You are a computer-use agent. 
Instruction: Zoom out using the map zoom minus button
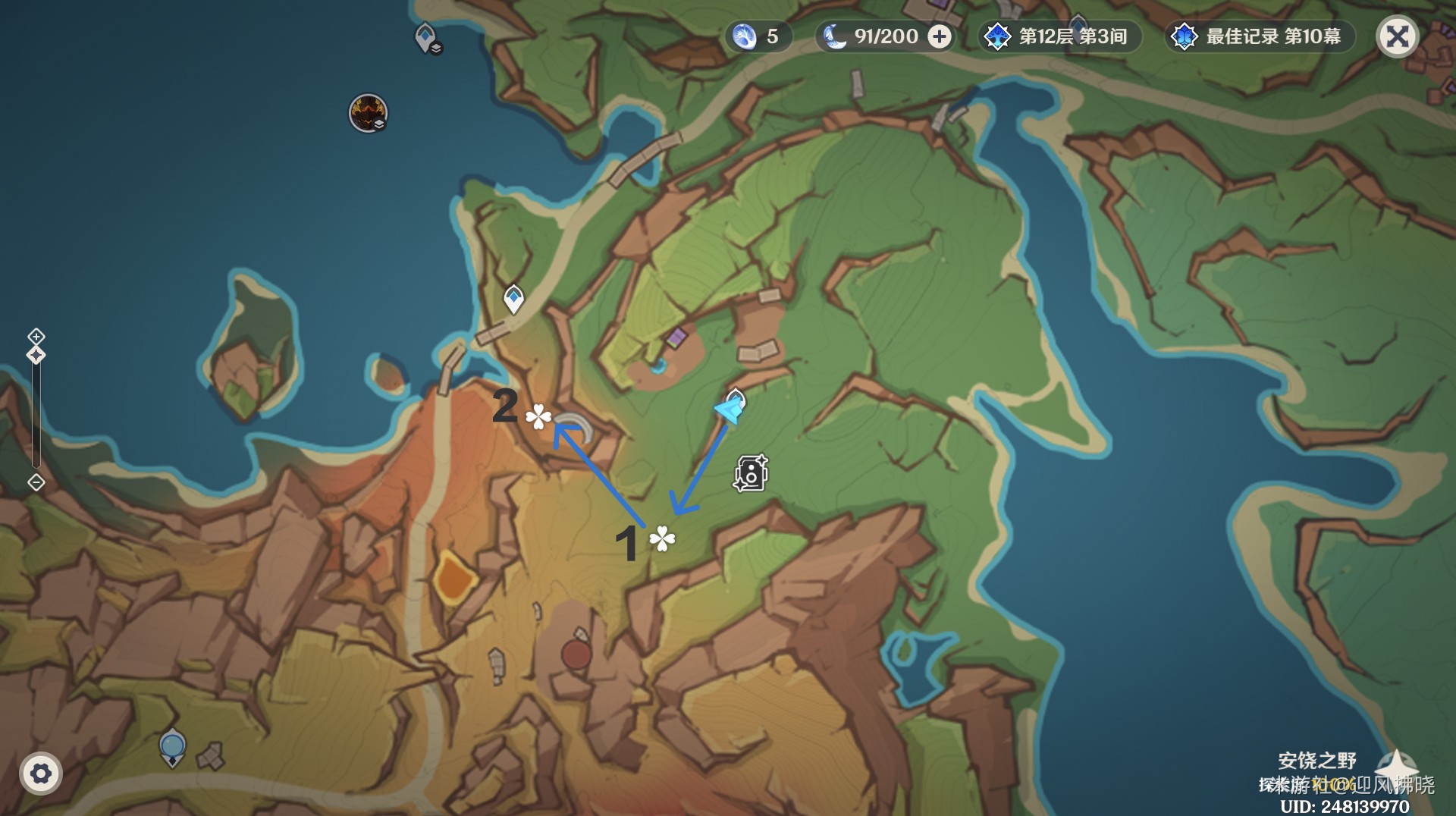coord(36,482)
